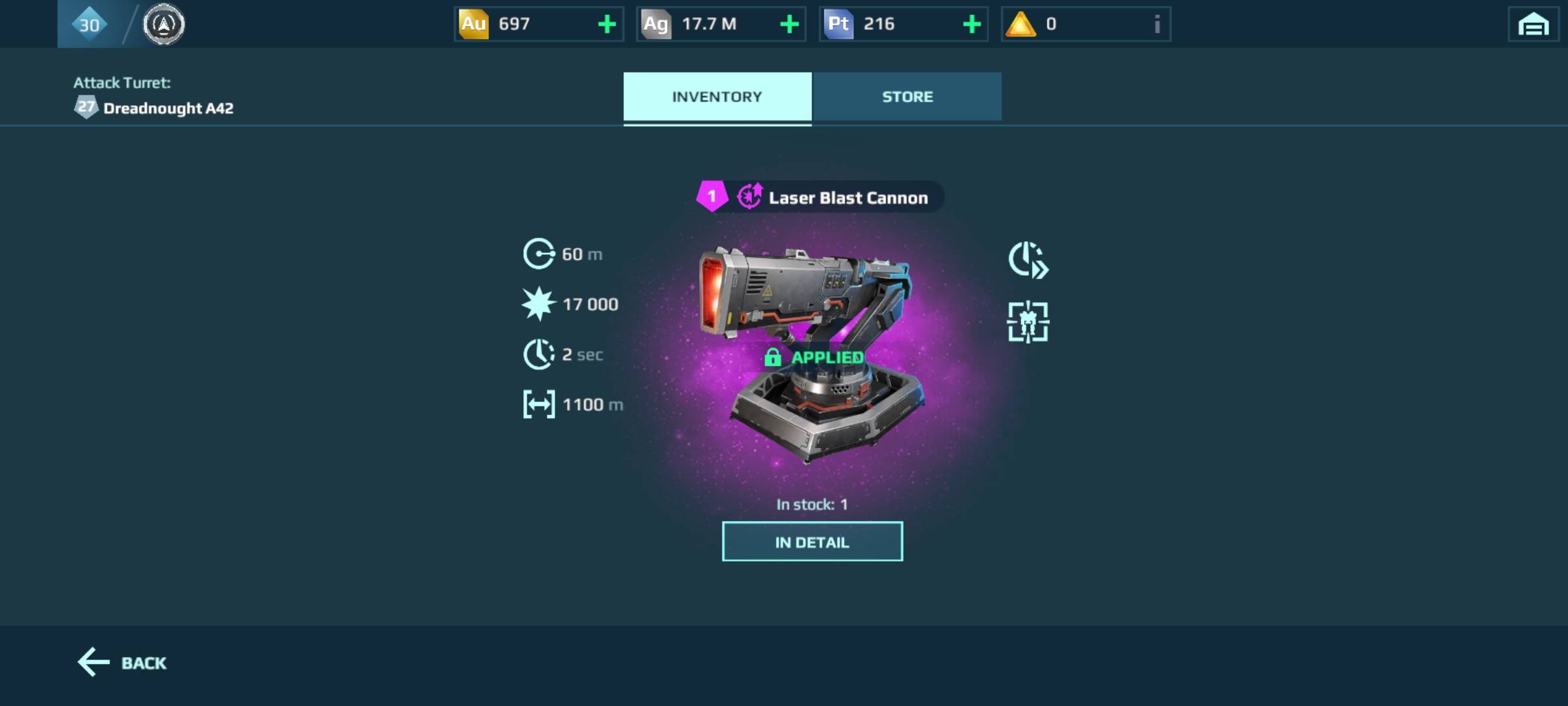
Task: Open the hangar icon in the corner
Action: pyautogui.click(x=1533, y=25)
